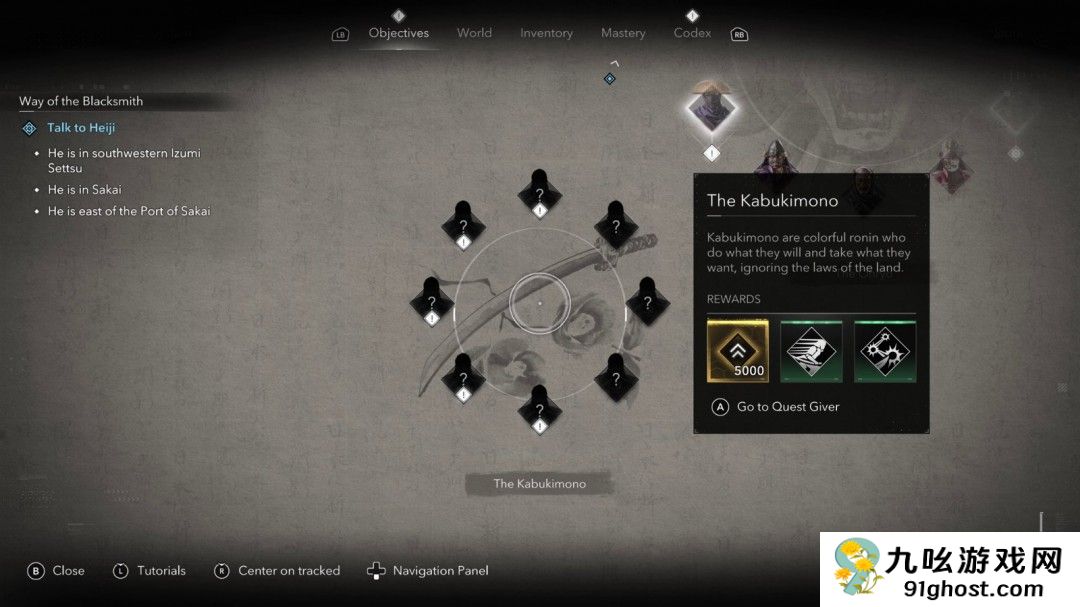
Task: Switch to the Inventory tab
Action: coord(546,33)
